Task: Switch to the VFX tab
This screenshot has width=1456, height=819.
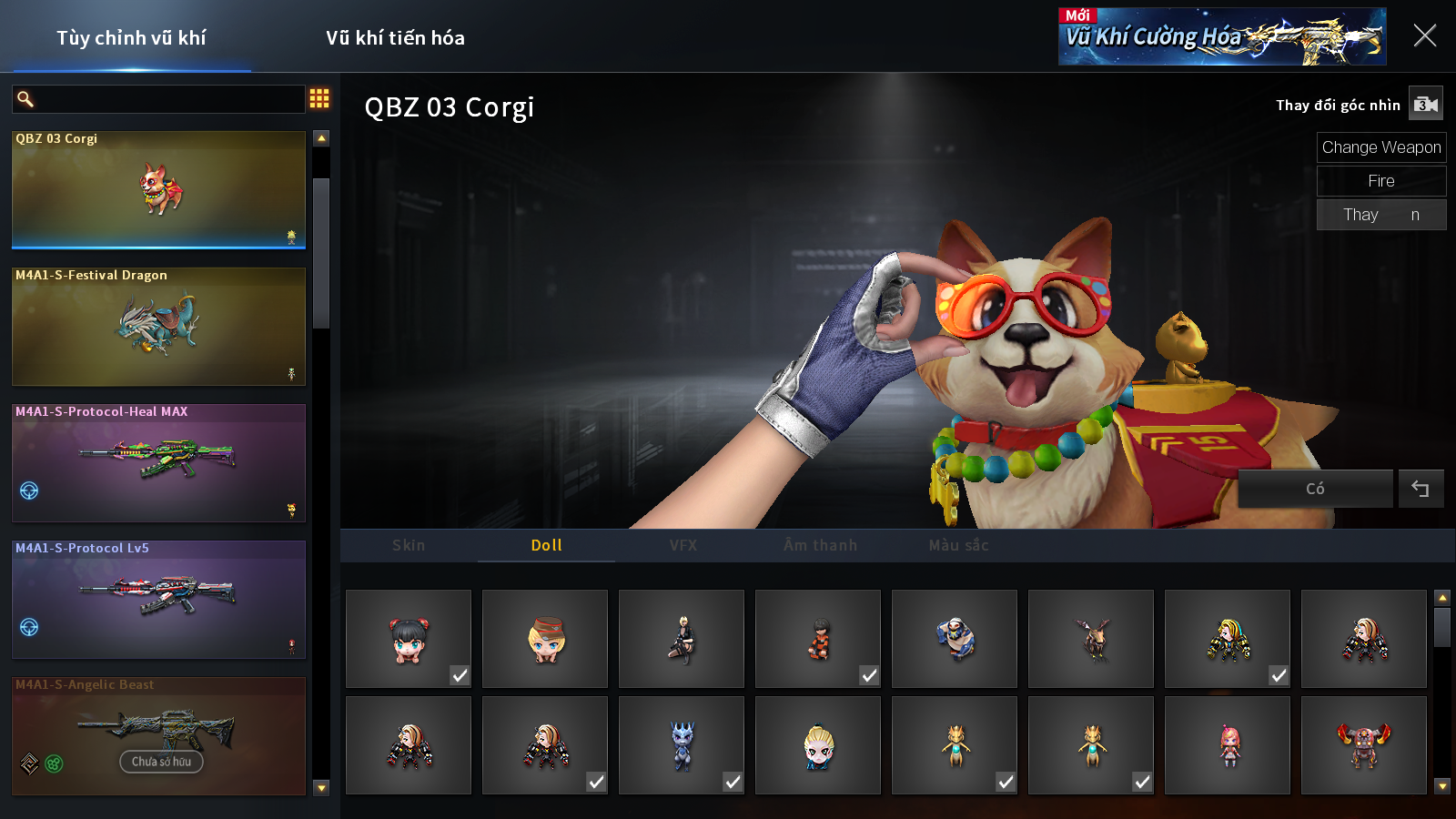Action: (x=683, y=546)
